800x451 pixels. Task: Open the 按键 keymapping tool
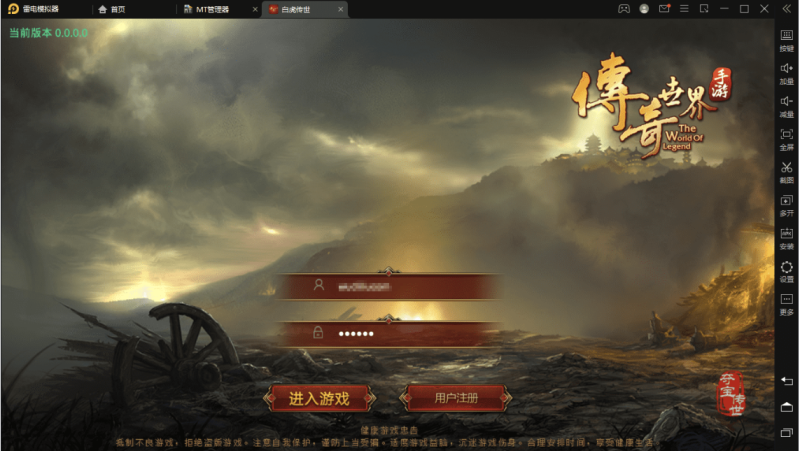(x=787, y=39)
